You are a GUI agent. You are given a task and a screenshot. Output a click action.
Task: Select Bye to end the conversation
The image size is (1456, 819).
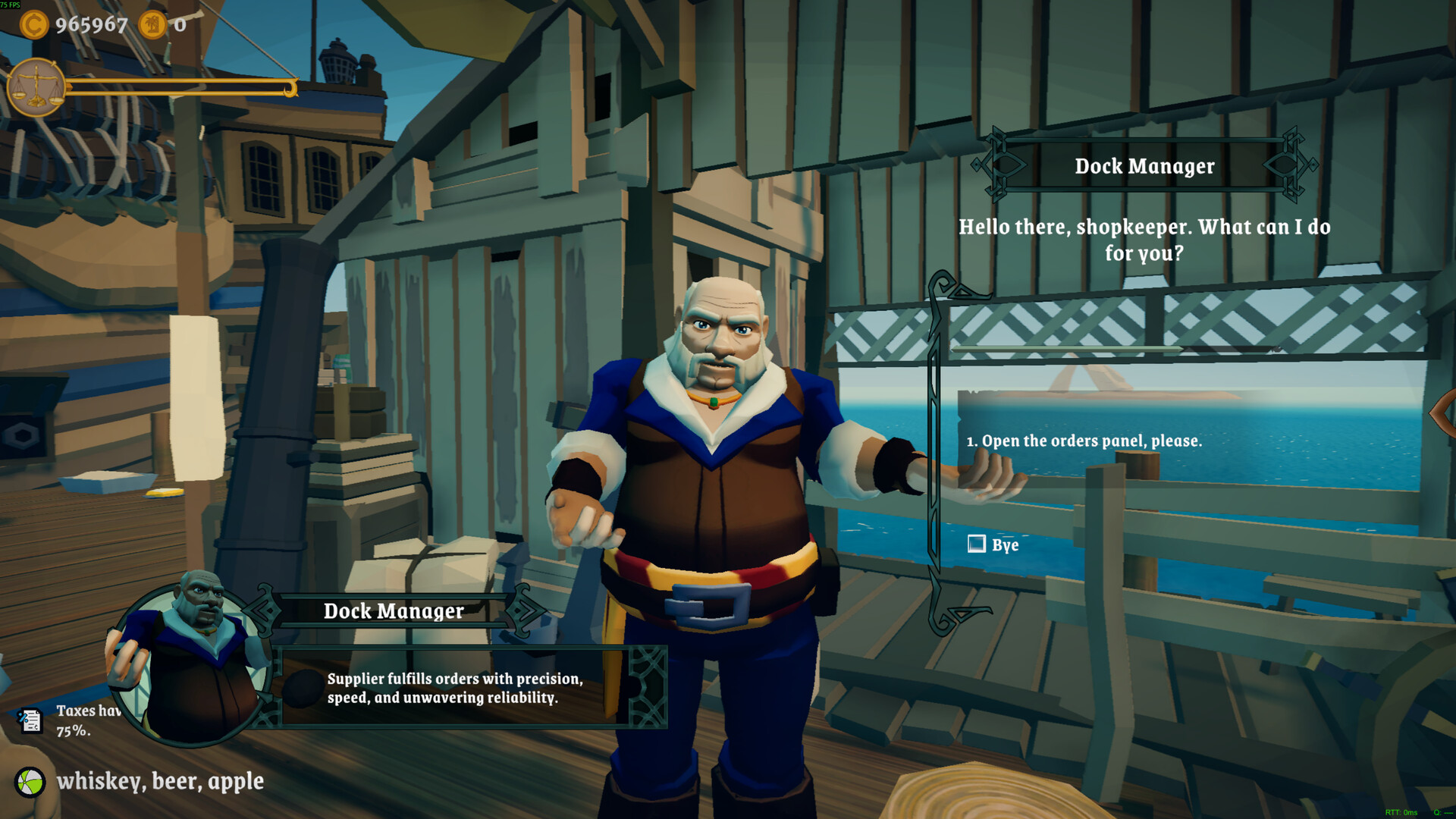(1003, 544)
